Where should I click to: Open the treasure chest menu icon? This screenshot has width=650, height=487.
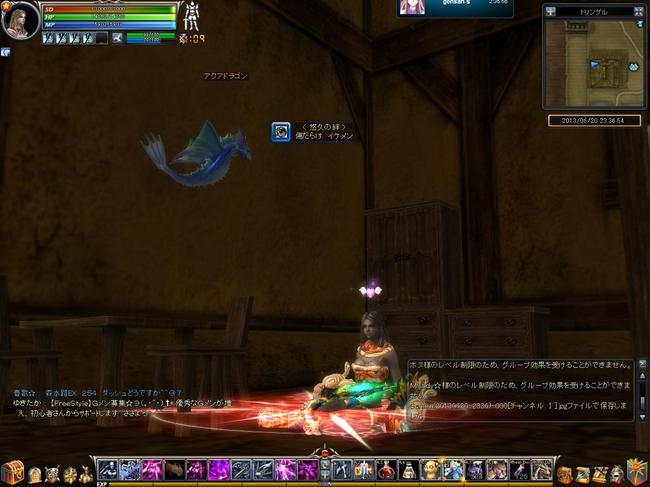14,471
